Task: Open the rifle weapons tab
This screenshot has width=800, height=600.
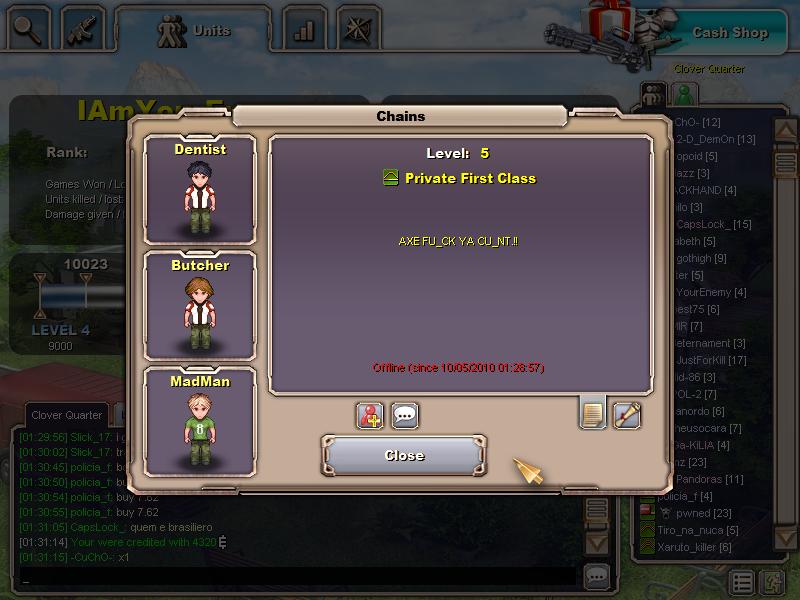Action: point(84,29)
